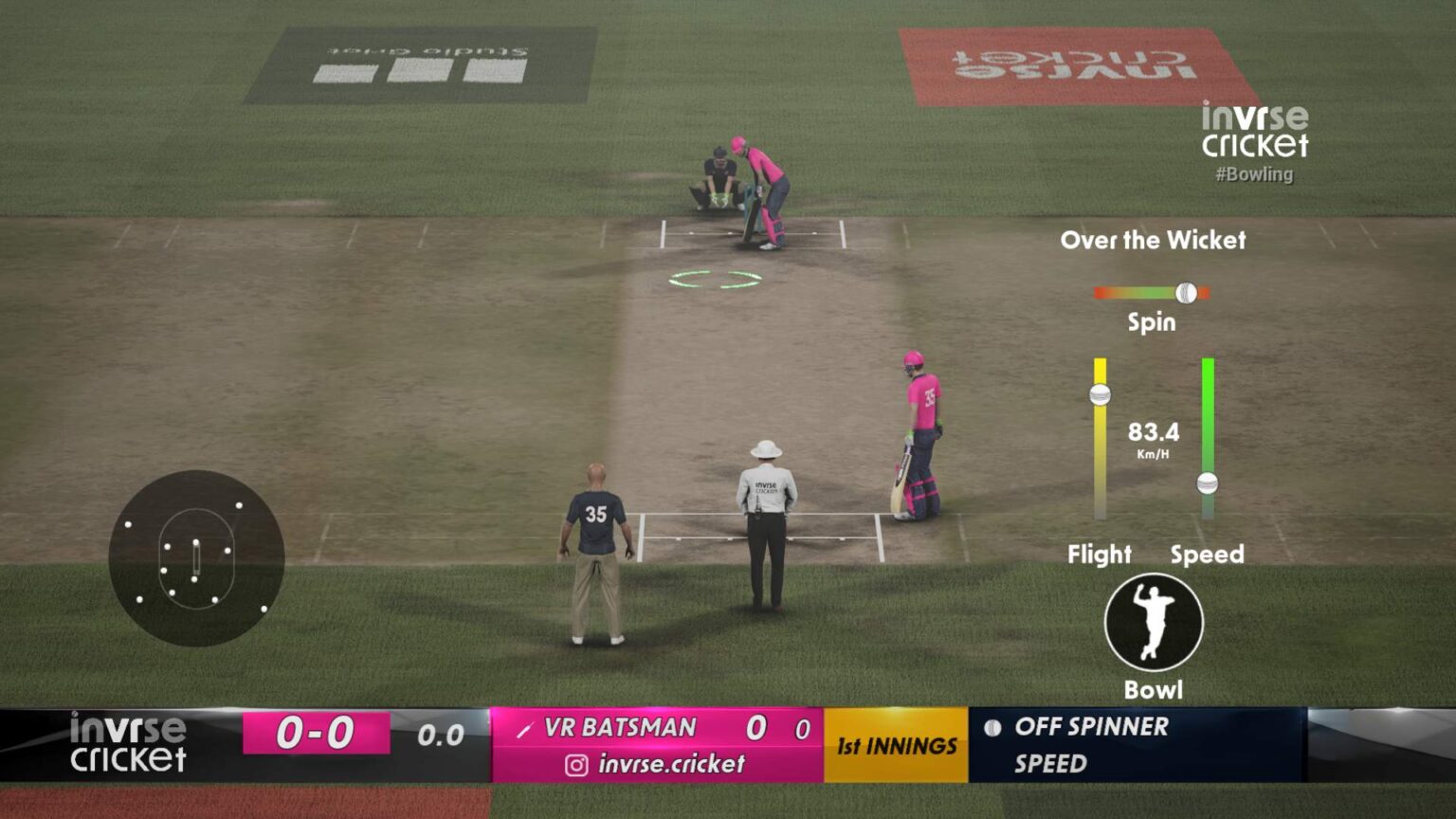
Task: Click the invrse cricket logo bottom left
Action: [128, 743]
